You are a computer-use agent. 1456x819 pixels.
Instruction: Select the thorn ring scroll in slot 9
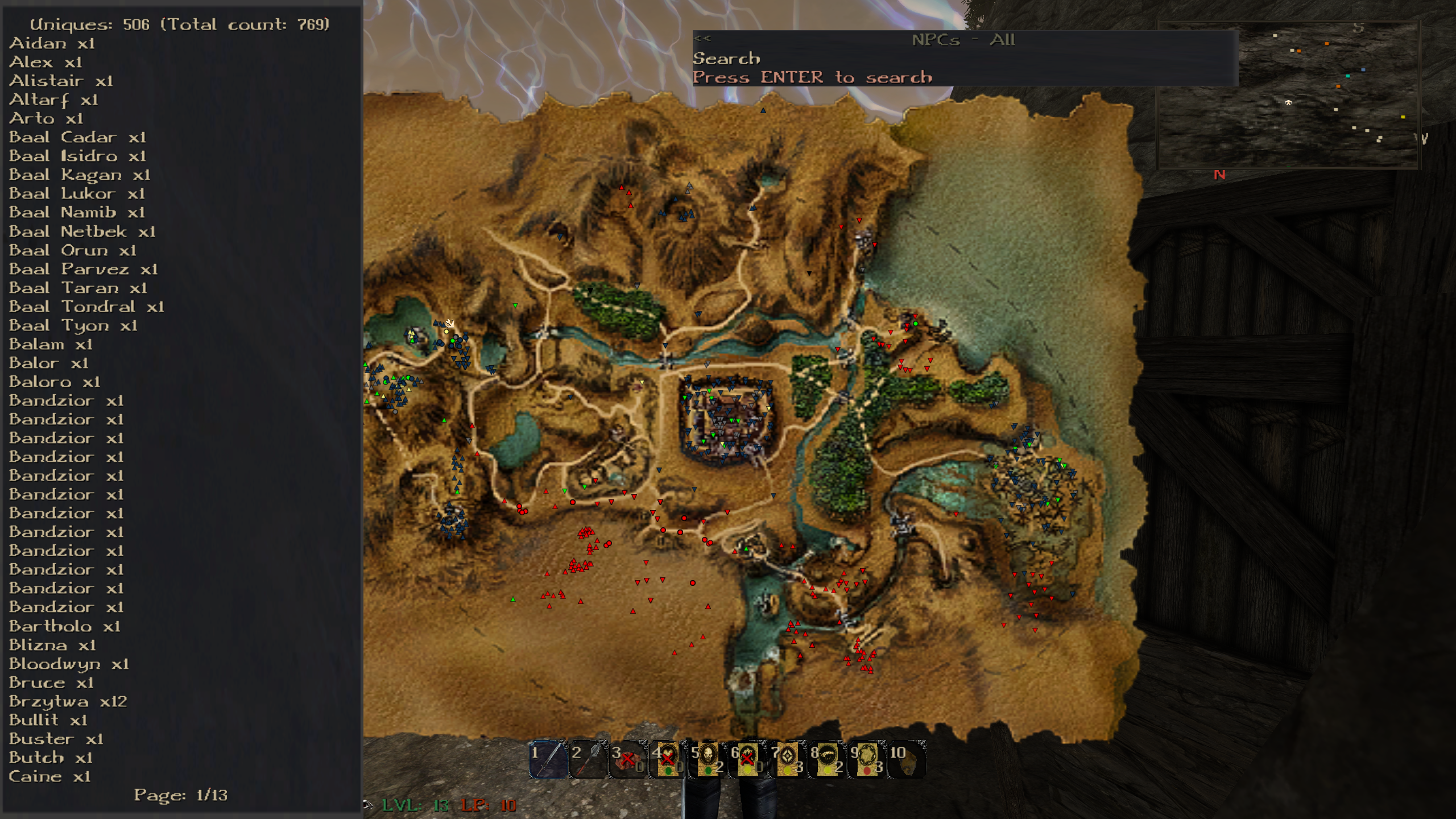click(x=867, y=759)
